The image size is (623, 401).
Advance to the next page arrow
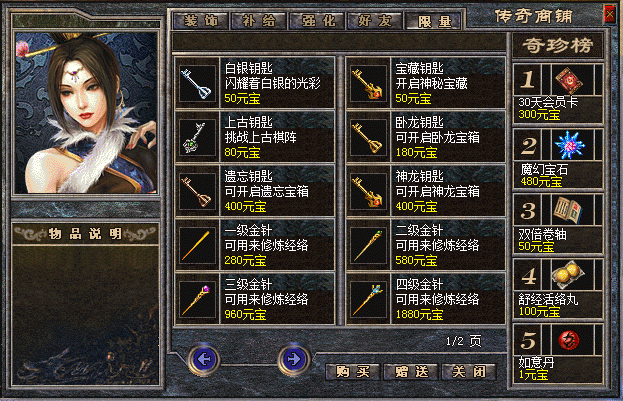point(291,357)
